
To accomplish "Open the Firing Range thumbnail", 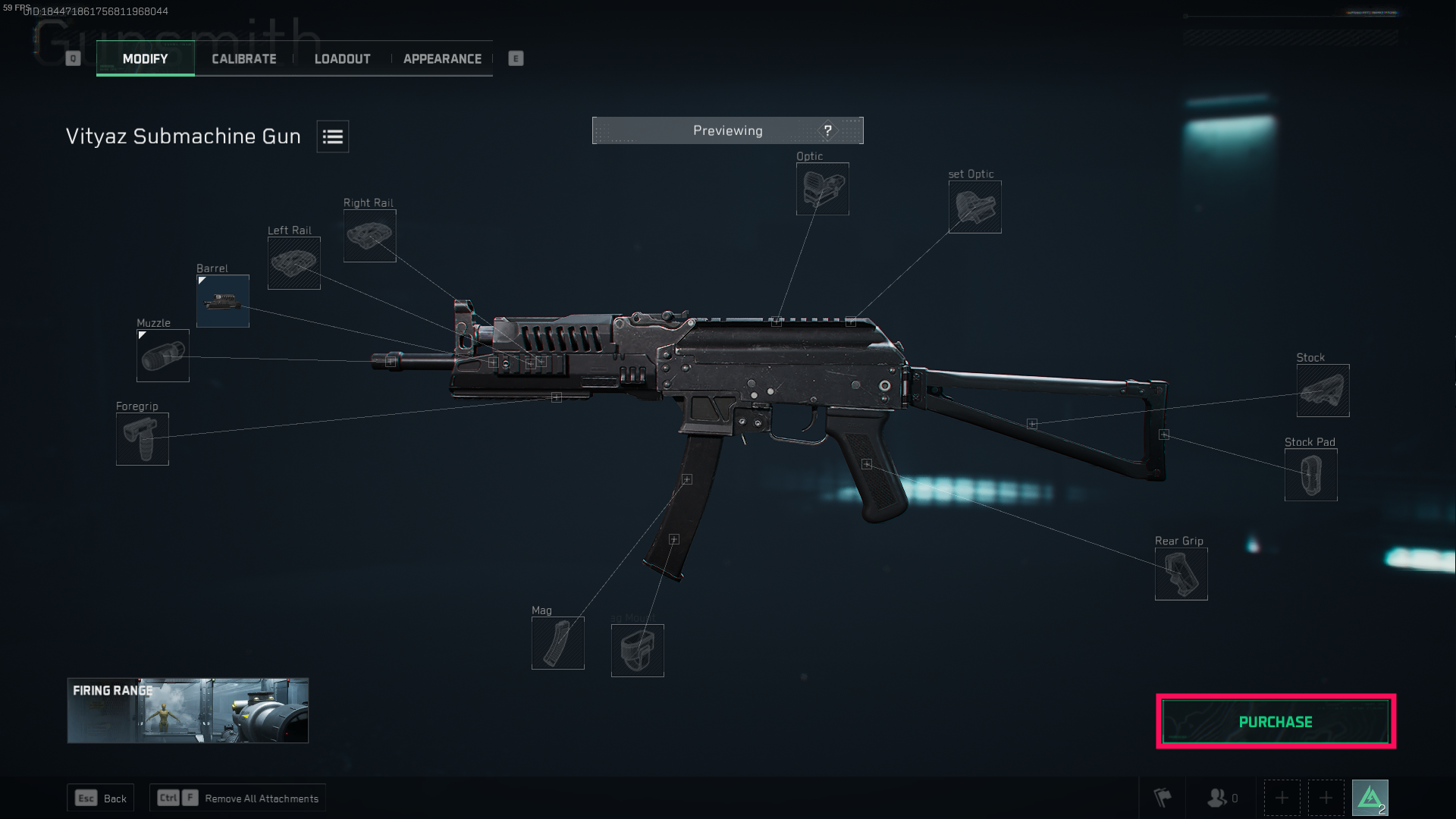I will [x=187, y=711].
